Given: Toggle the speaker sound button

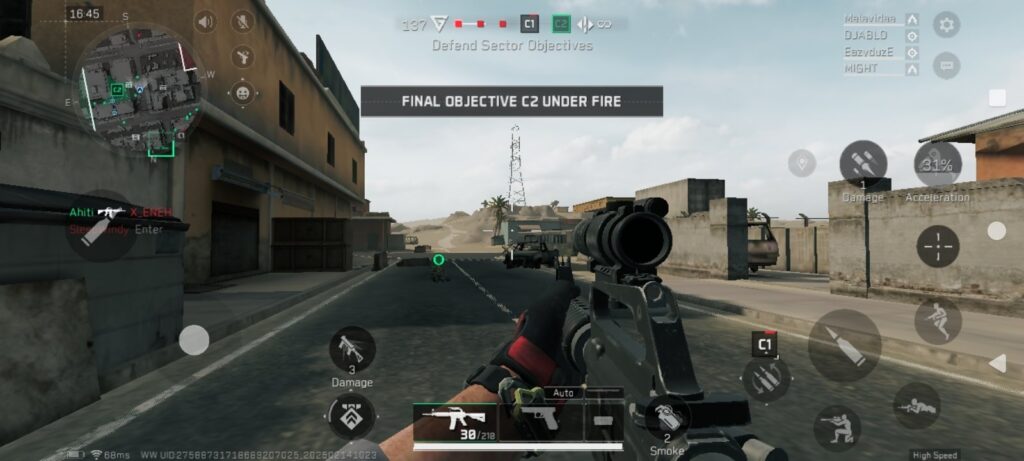Looking at the screenshot, I should [x=206, y=22].
